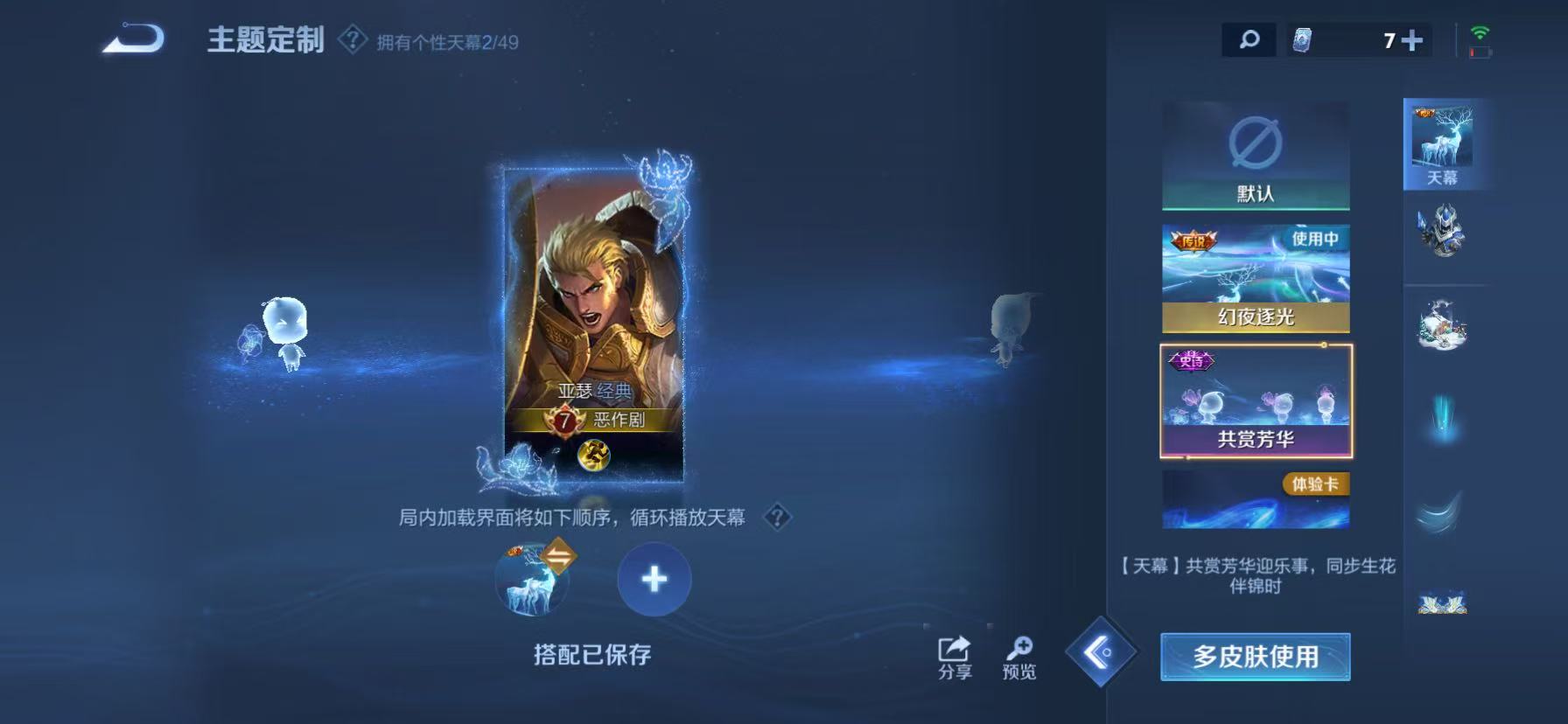Open the search panel via magnifier icon
Screen dimensions: 1568x724
click(1249, 38)
